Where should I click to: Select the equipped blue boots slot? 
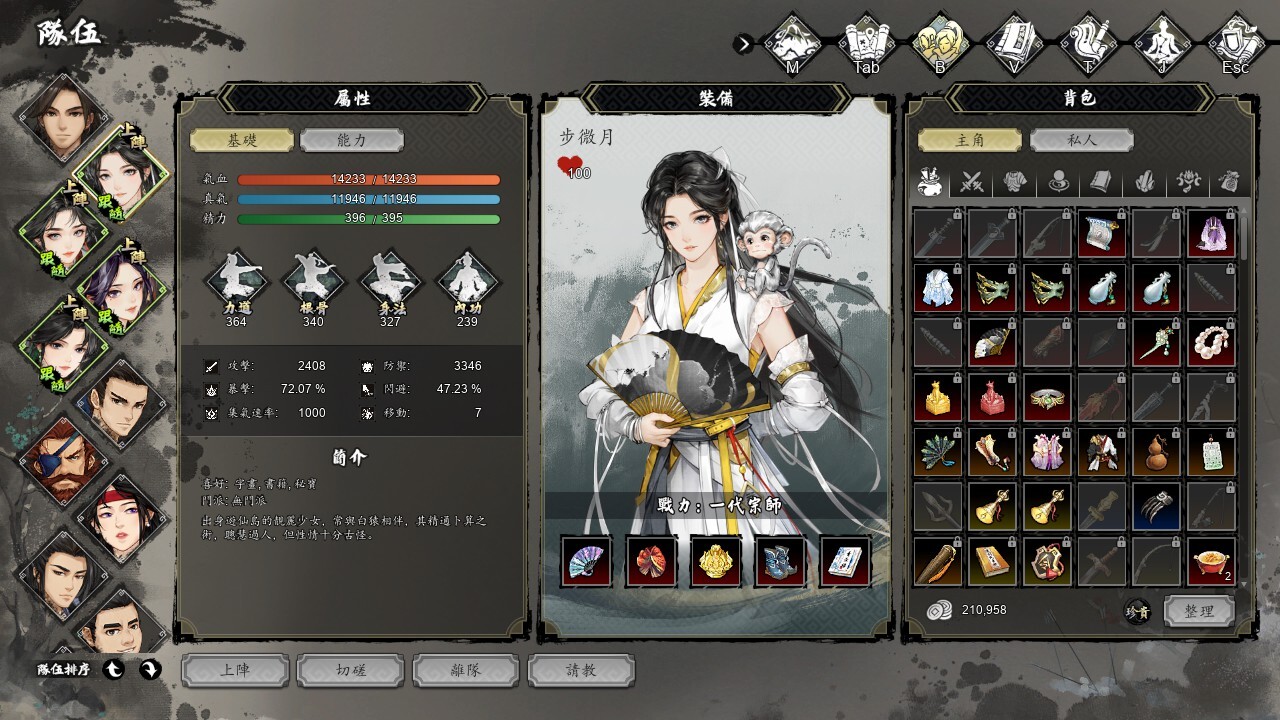781,561
